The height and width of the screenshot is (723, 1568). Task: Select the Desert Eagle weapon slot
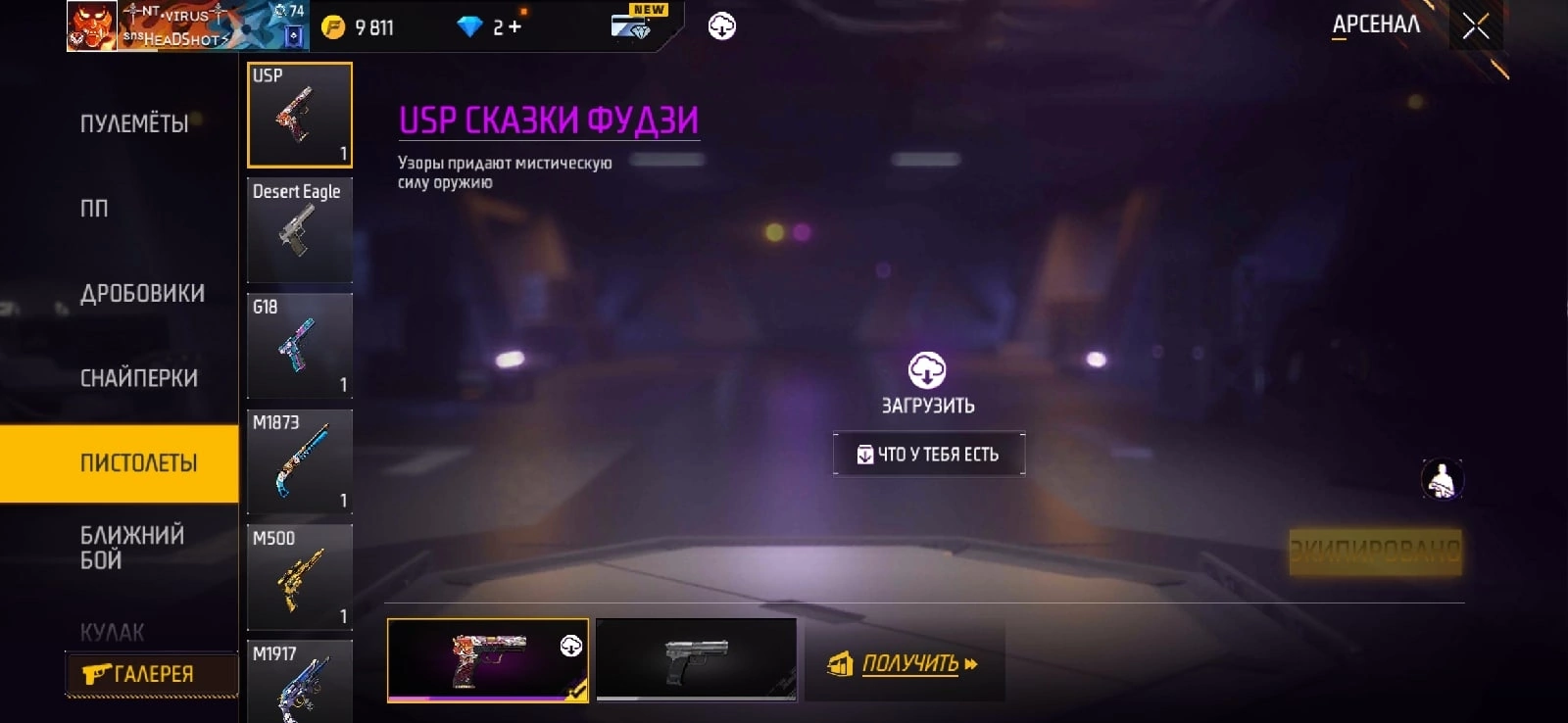click(x=299, y=230)
